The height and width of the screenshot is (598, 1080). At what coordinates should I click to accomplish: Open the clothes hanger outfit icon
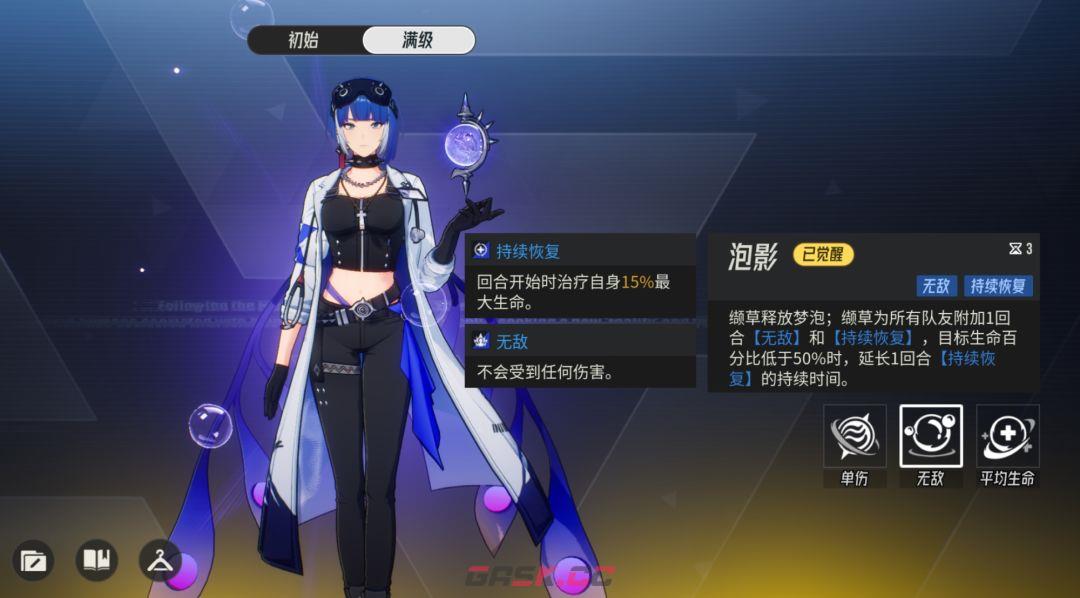159,560
